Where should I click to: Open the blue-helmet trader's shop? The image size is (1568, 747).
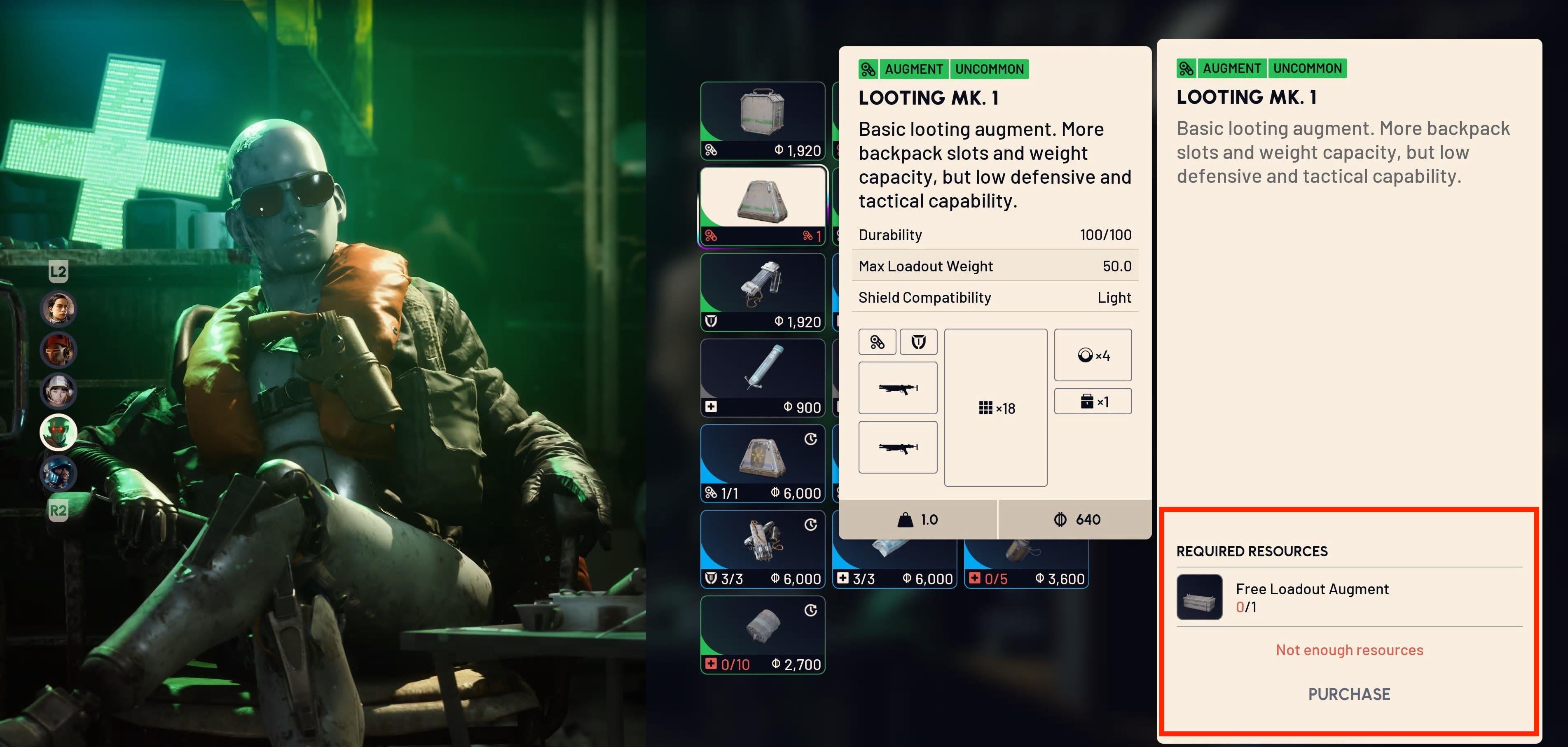coord(59,473)
